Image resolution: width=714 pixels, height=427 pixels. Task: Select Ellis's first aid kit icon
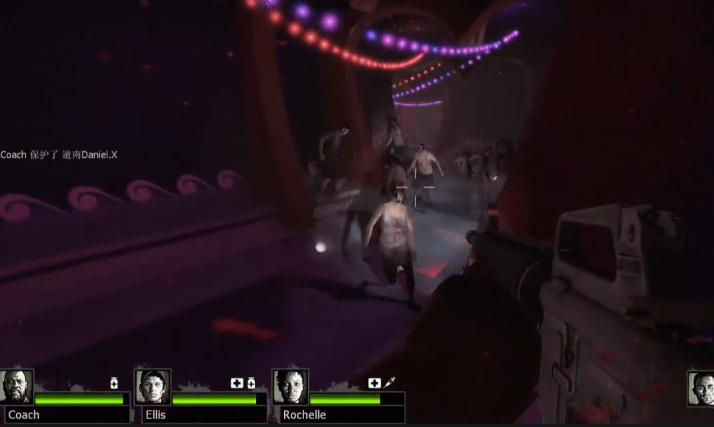click(x=237, y=383)
